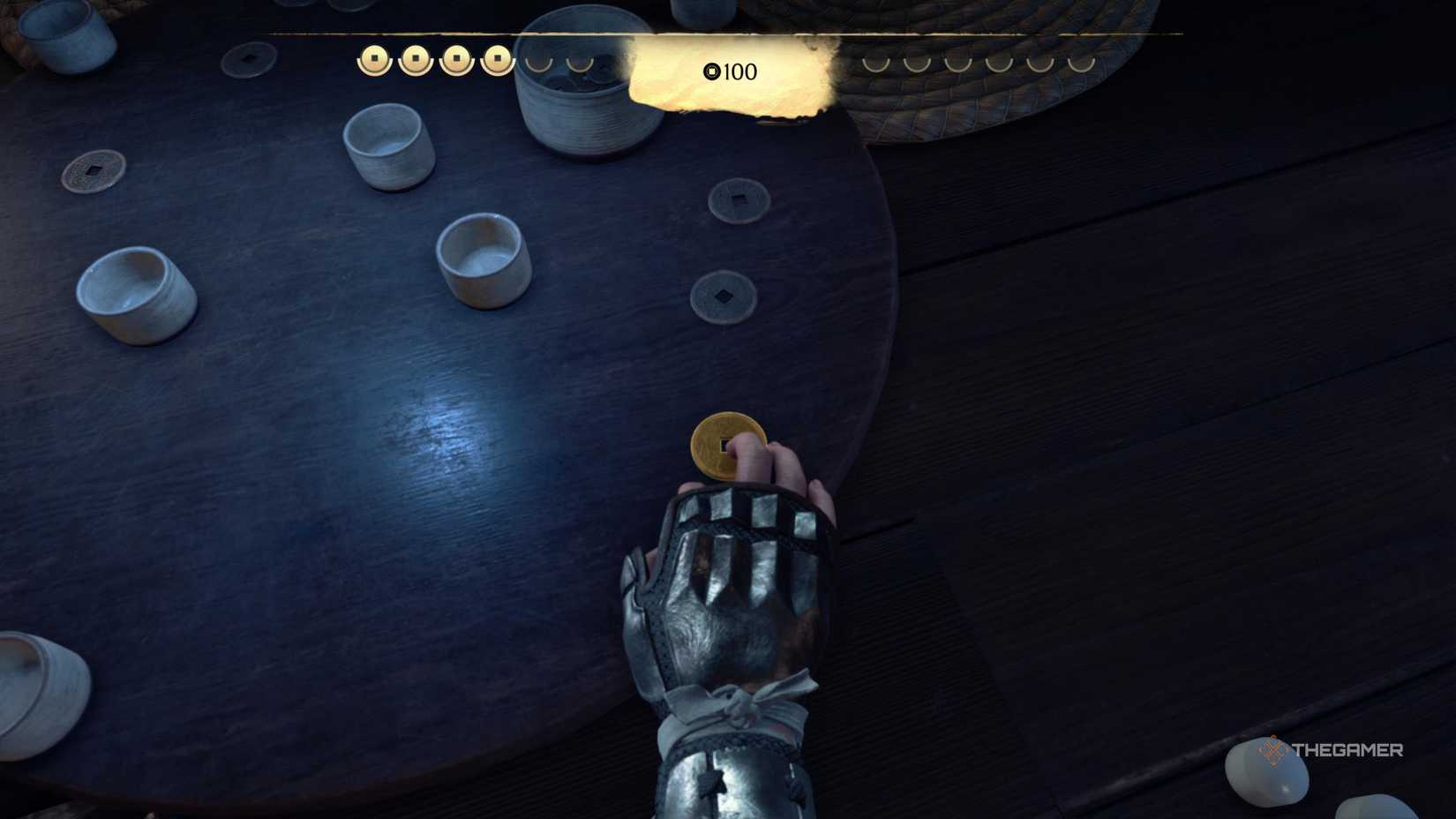Click the THEGAMER diamond logo
The width and height of the screenshot is (1456, 819).
[x=1273, y=751]
